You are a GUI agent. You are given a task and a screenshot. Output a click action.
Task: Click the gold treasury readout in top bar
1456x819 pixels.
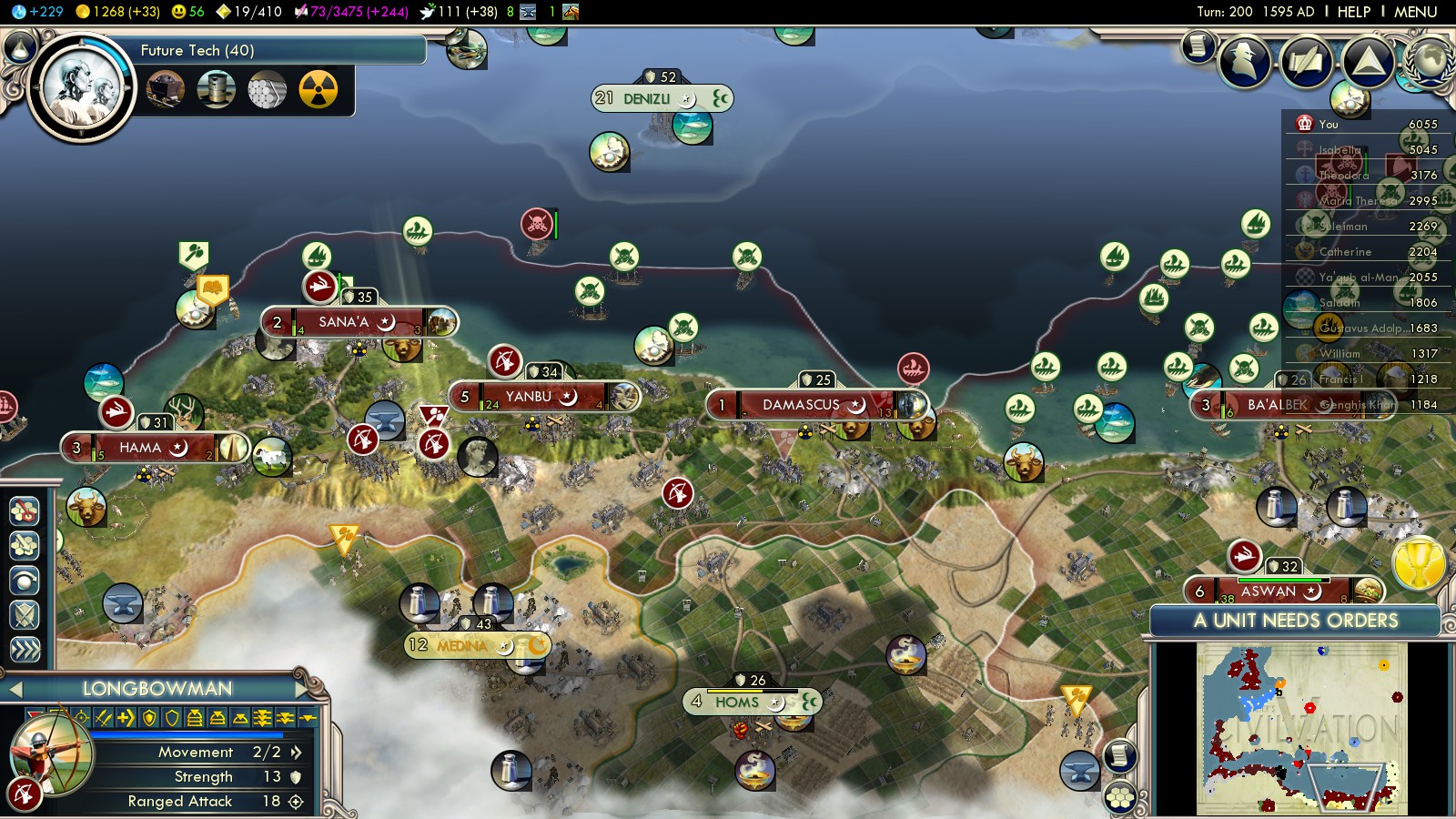tap(118, 12)
